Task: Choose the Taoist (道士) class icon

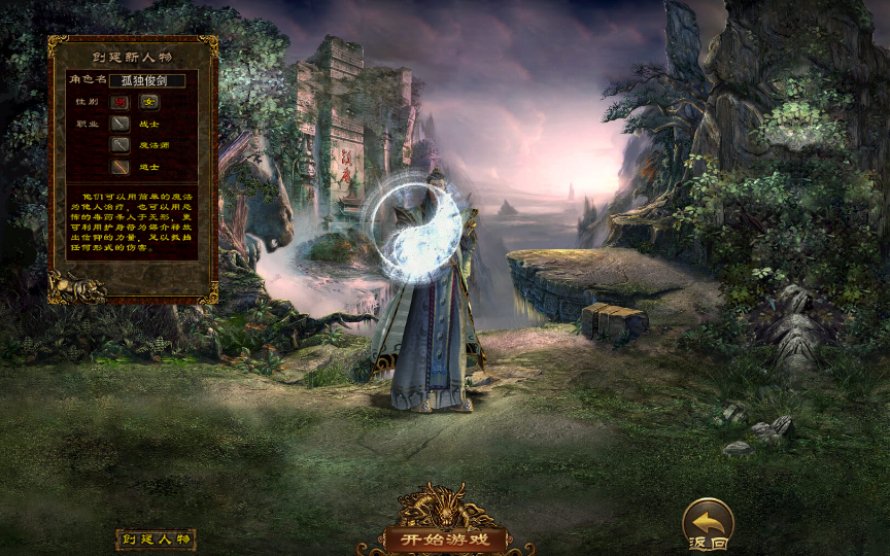Action: [x=122, y=167]
